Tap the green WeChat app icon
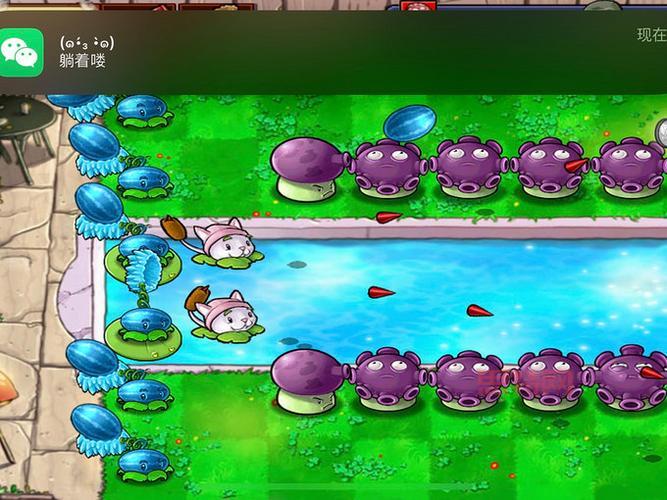Image resolution: width=667 pixels, height=500 pixels. [22, 50]
